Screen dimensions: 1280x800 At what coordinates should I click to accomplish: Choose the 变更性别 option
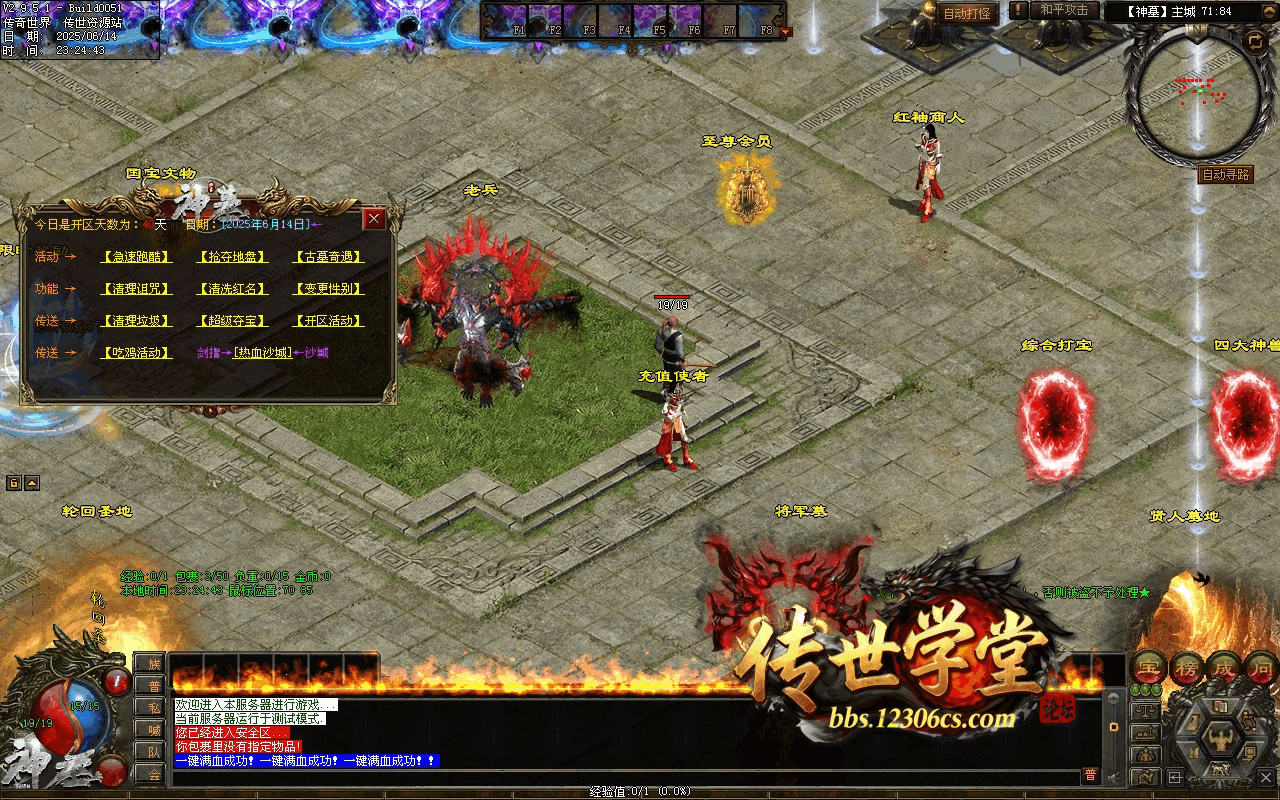coord(328,289)
